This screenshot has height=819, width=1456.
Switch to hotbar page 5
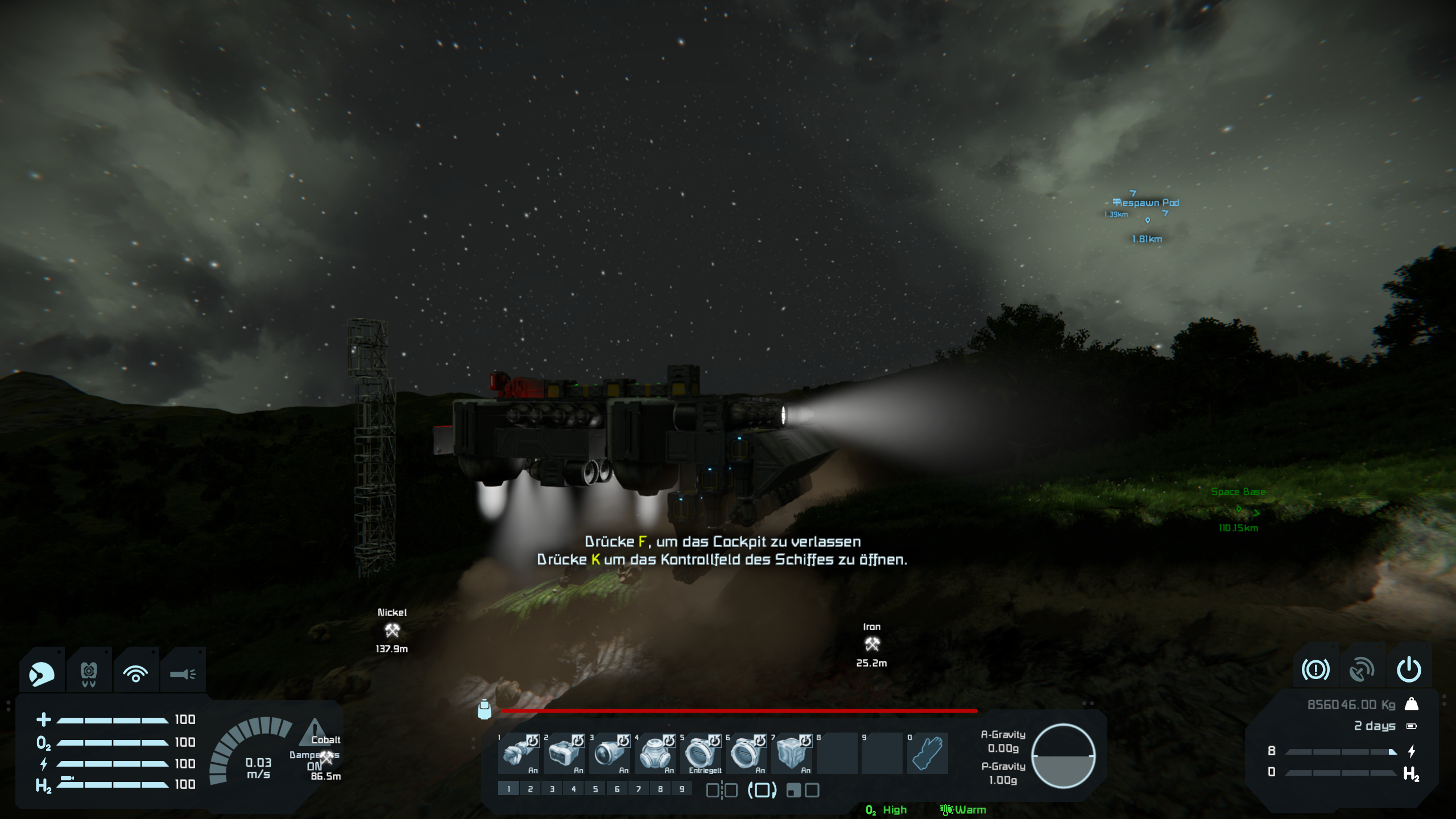pos(595,789)
